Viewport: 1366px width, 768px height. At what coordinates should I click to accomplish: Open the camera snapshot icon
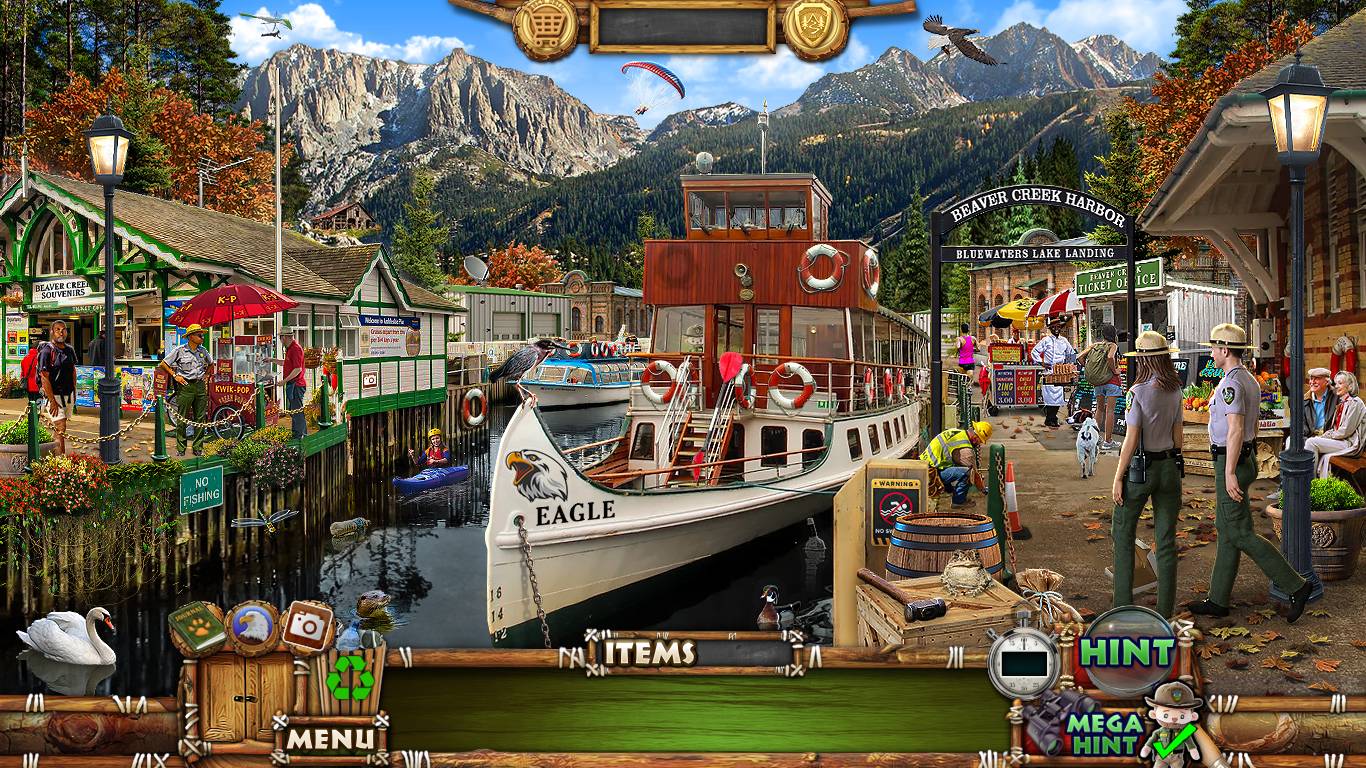(307, 628)
